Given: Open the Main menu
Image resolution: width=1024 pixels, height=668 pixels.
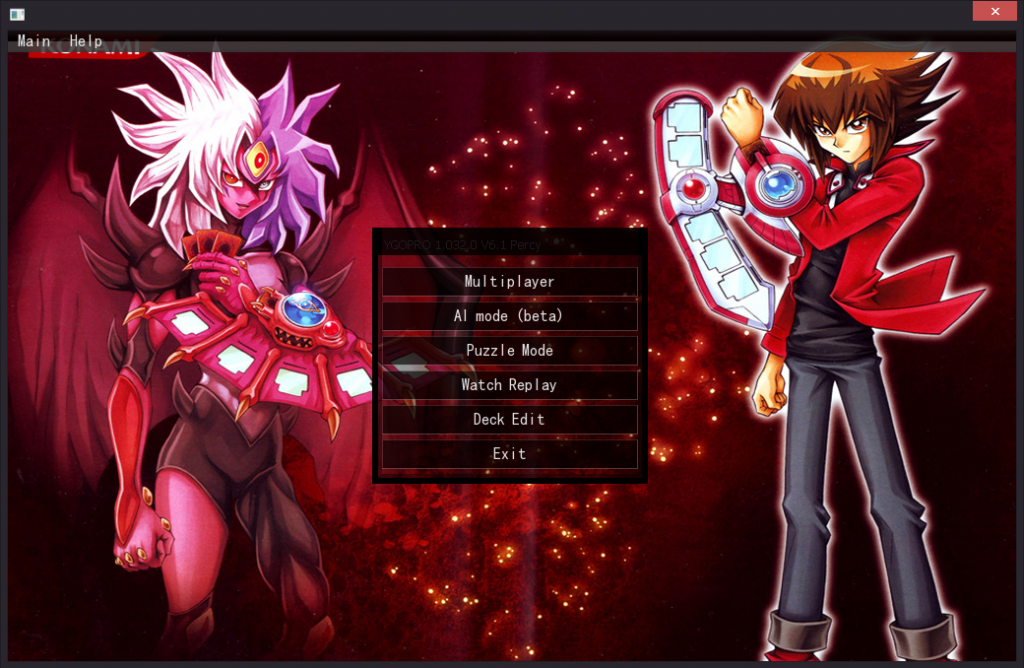Looking at the screenshot, I should 34,41.
